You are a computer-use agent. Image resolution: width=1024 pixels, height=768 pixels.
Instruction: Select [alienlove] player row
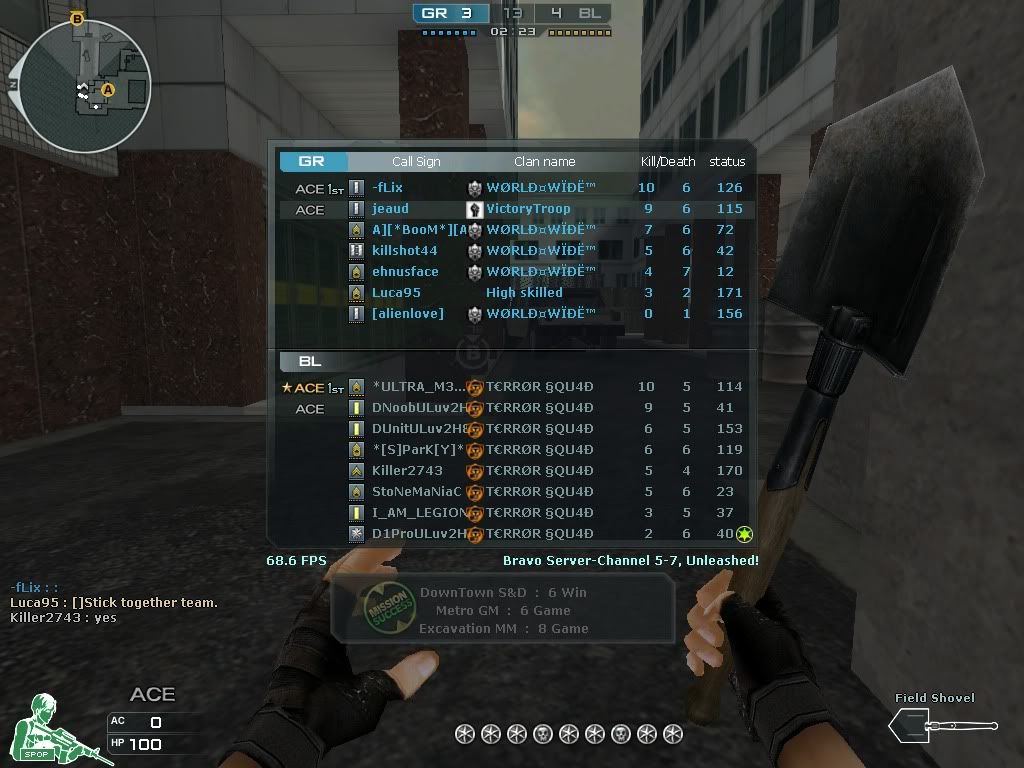(408, 314)
